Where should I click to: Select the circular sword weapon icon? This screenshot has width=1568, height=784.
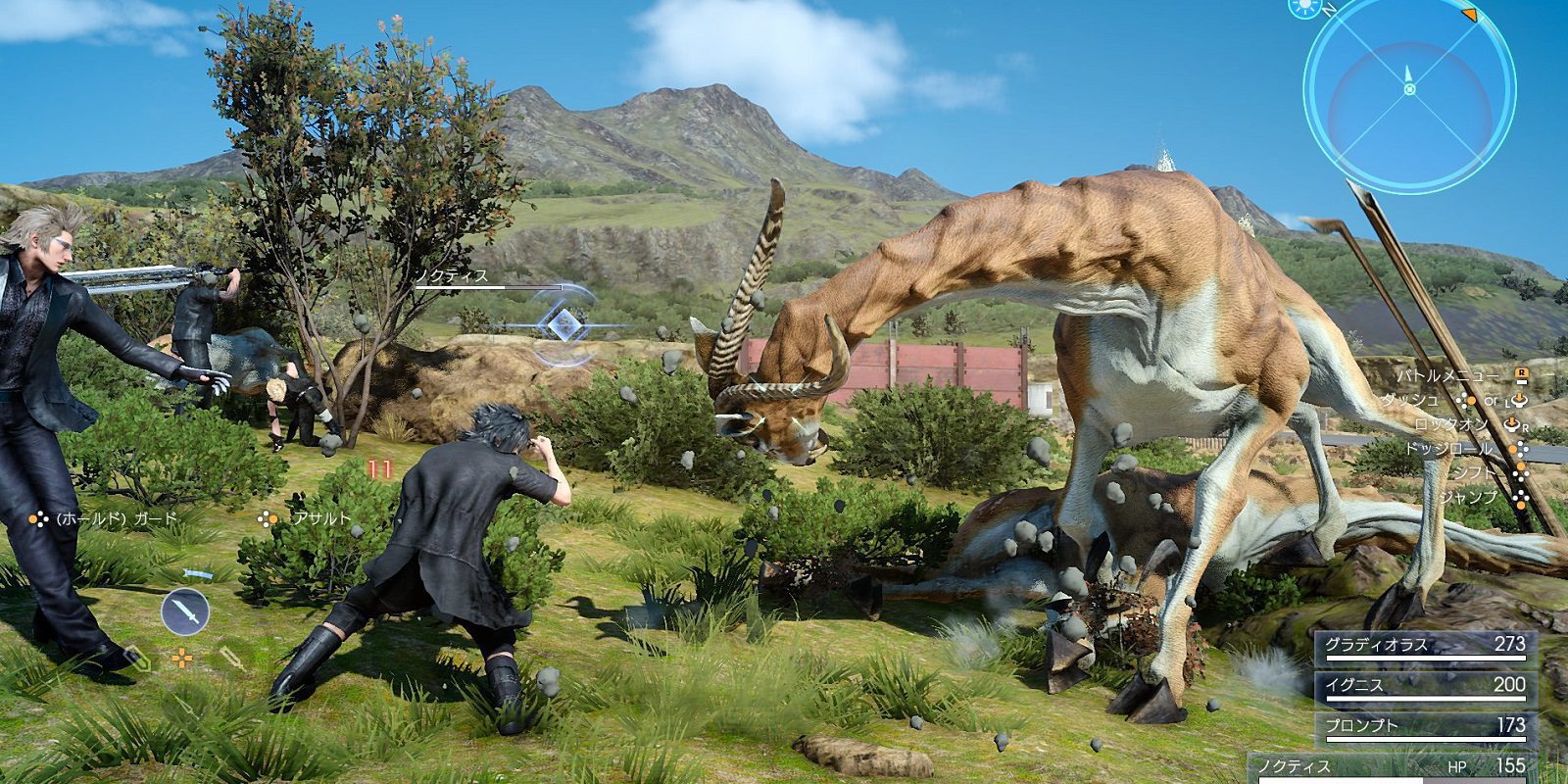click(185, 612)
